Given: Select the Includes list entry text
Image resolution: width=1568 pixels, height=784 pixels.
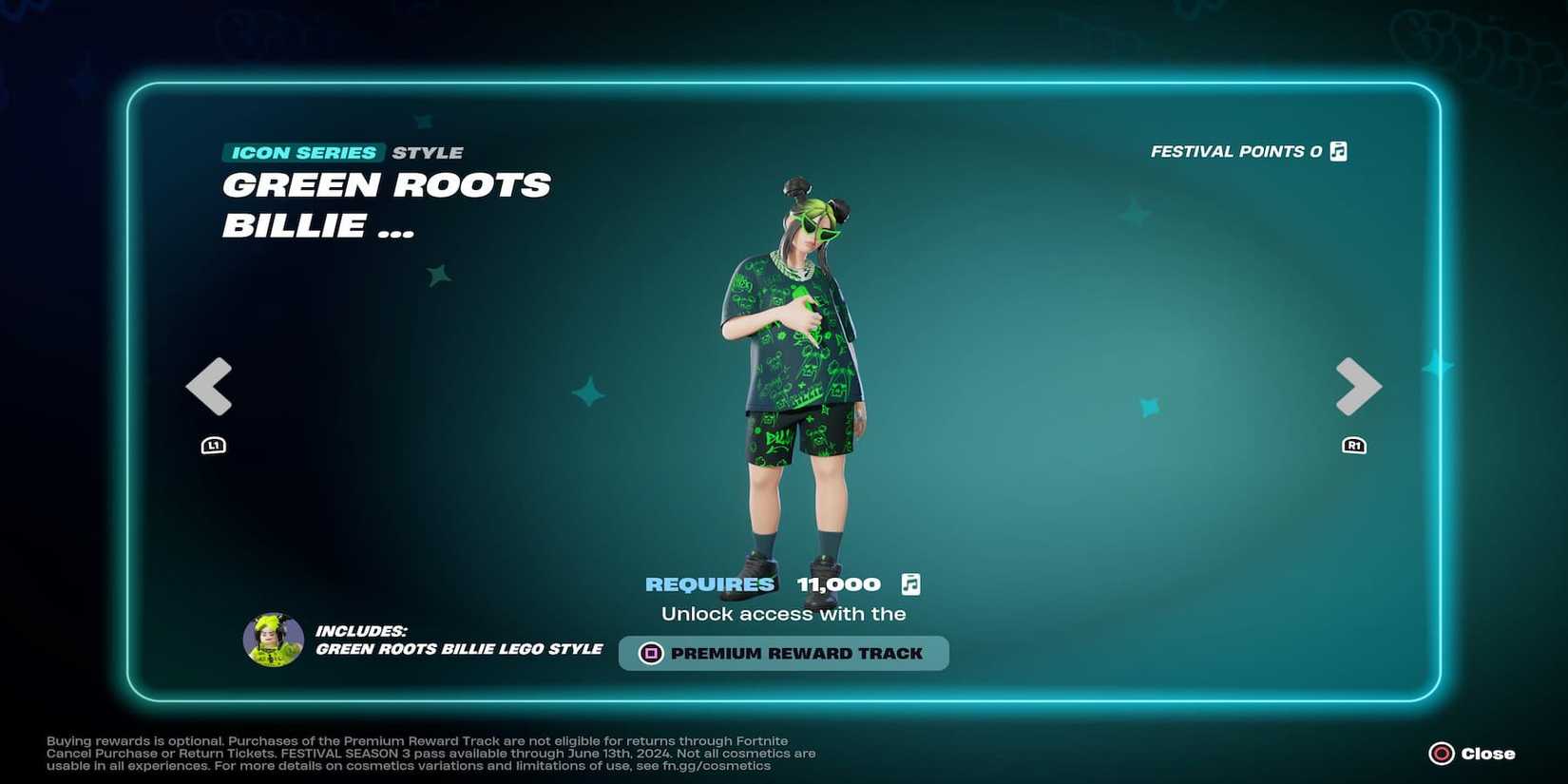Looking at the screenshot, I should (459, 649).
